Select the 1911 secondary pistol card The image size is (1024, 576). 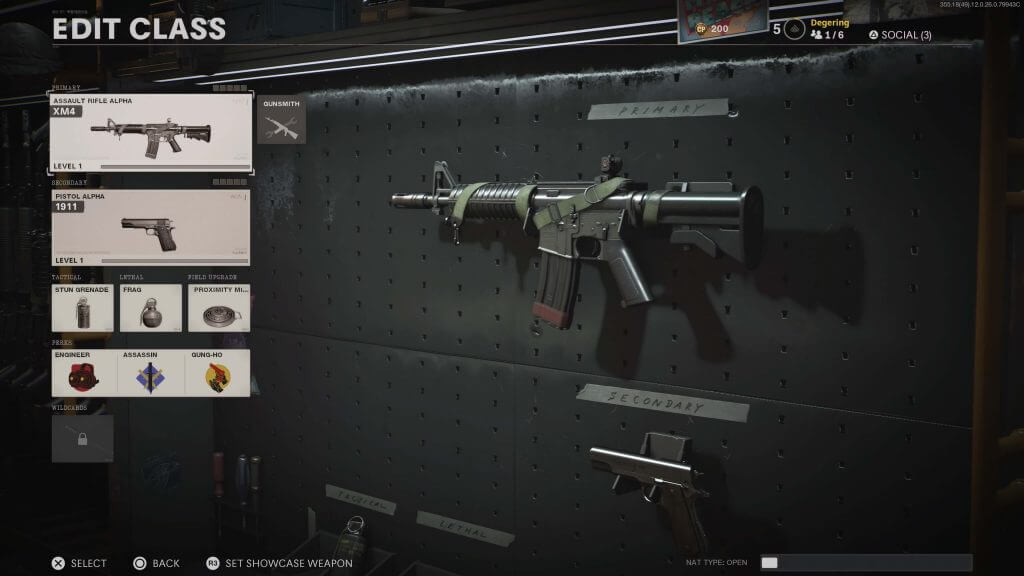tap(151, 227)
